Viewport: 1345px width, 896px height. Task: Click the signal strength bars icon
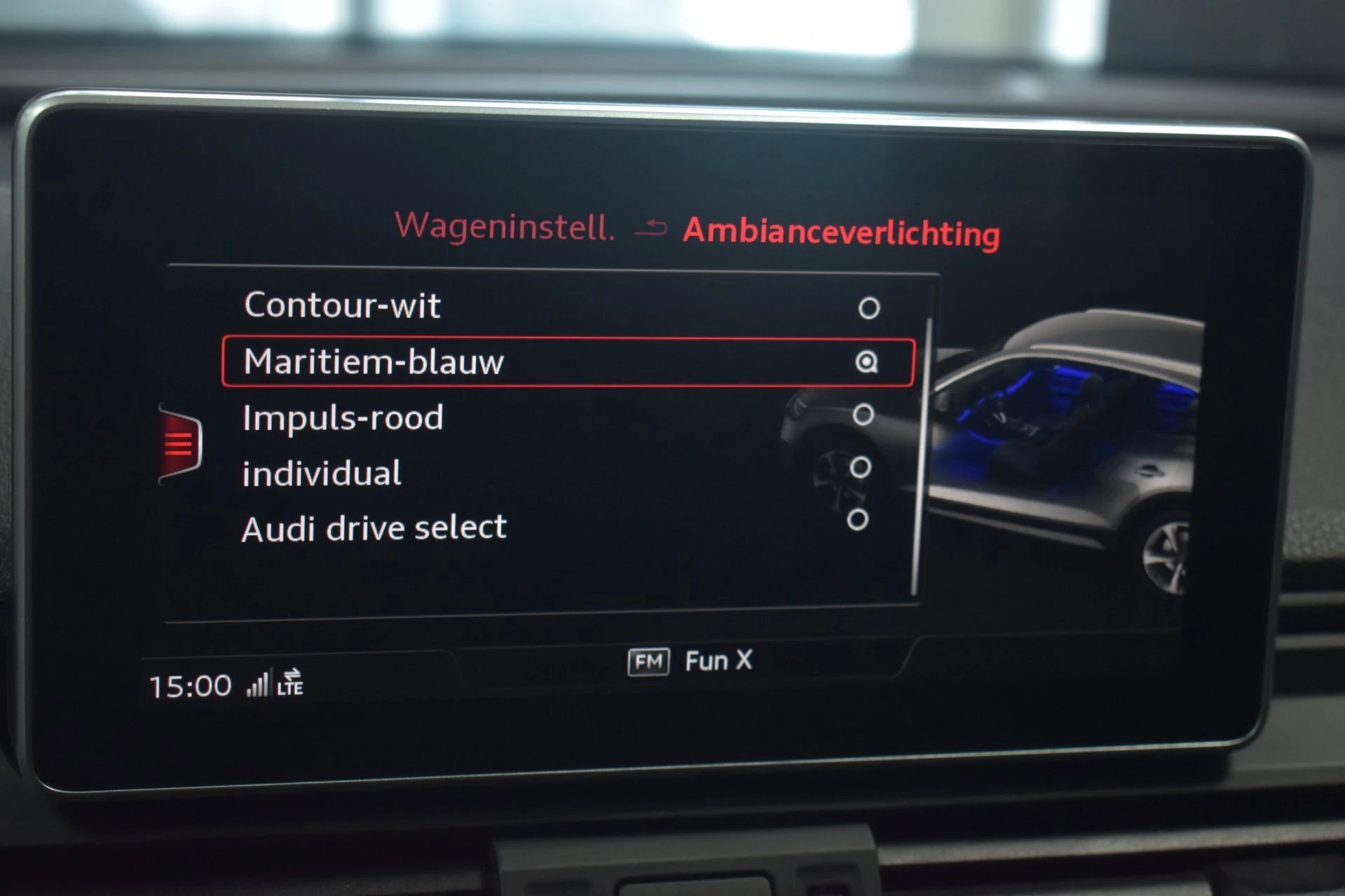pos(259,683)
